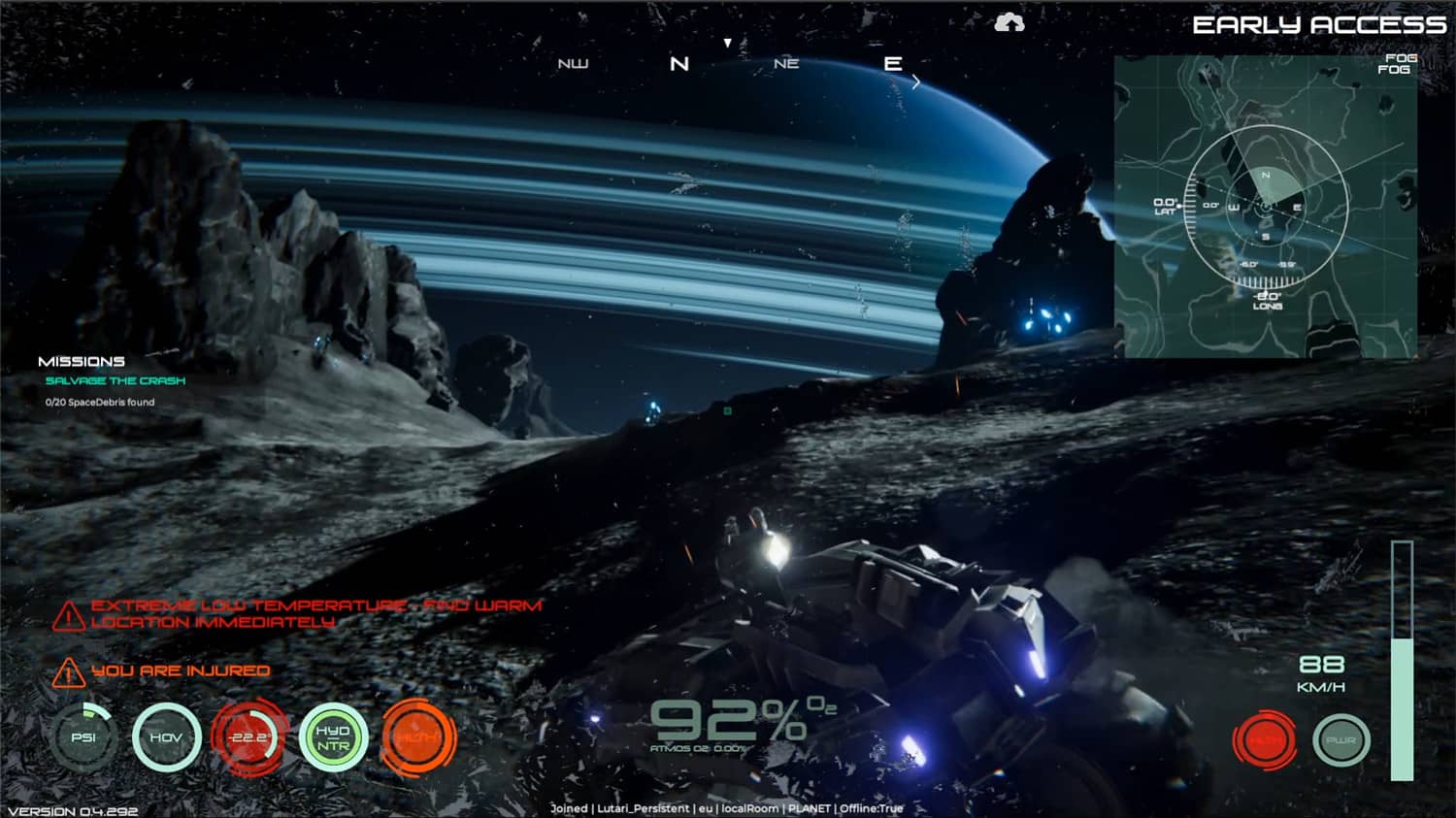This screenshot has height=818, width=1456.
Task: Expand the chevron right of the E heading
Action: 916,82
